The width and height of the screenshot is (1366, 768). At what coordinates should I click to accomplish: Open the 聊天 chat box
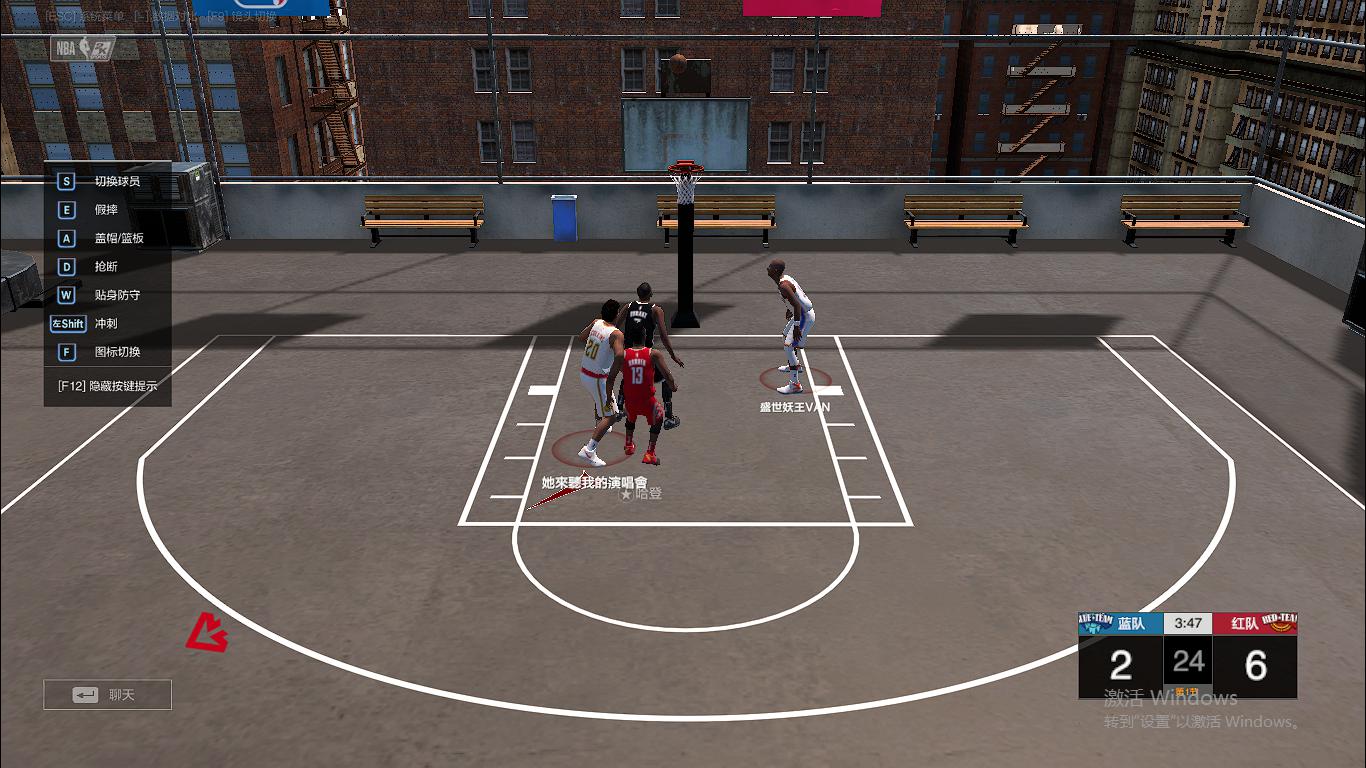pos(106,694)
